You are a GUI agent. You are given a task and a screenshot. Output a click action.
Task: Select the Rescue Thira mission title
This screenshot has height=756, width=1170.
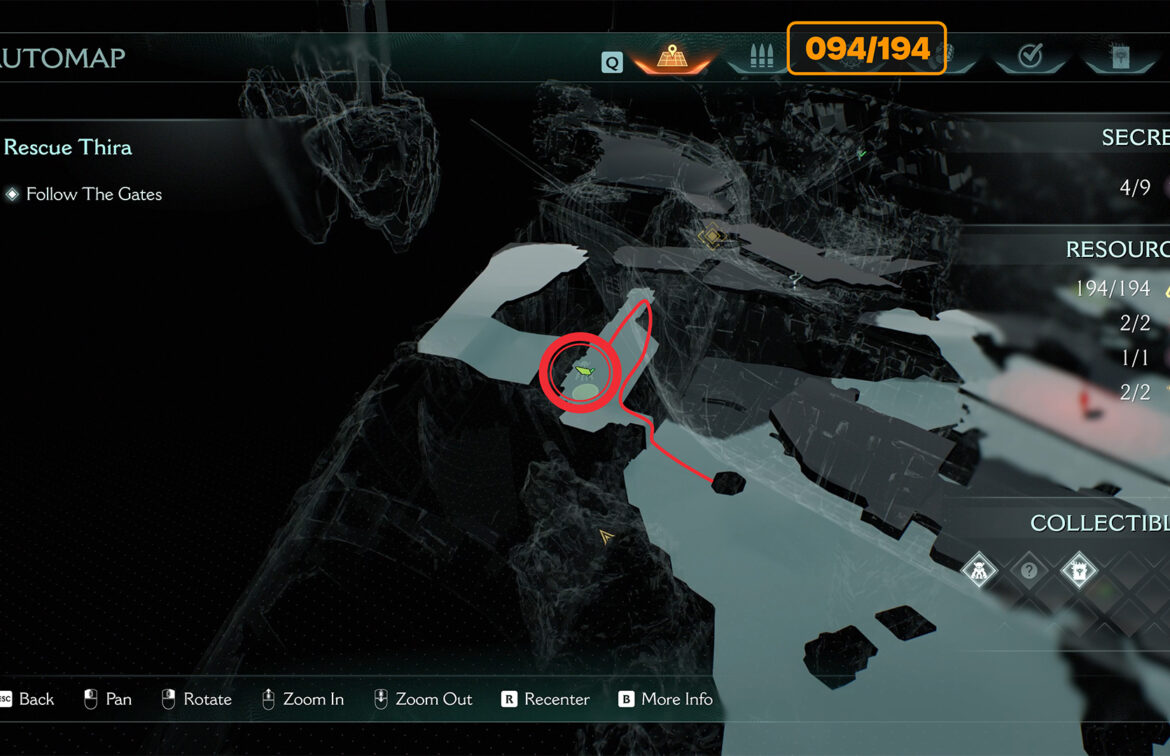68,148
